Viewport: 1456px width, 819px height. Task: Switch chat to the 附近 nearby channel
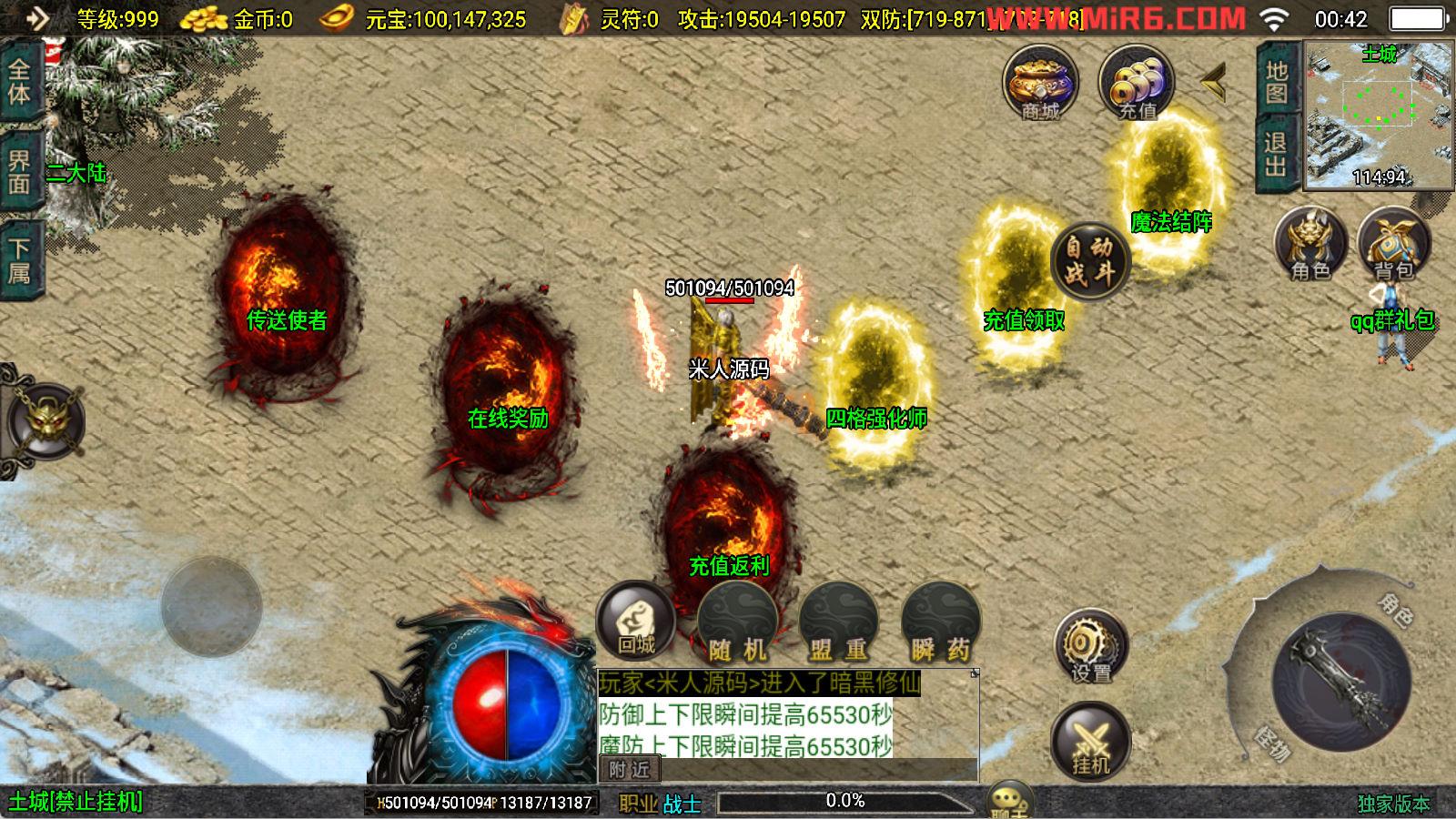[629, 770]
